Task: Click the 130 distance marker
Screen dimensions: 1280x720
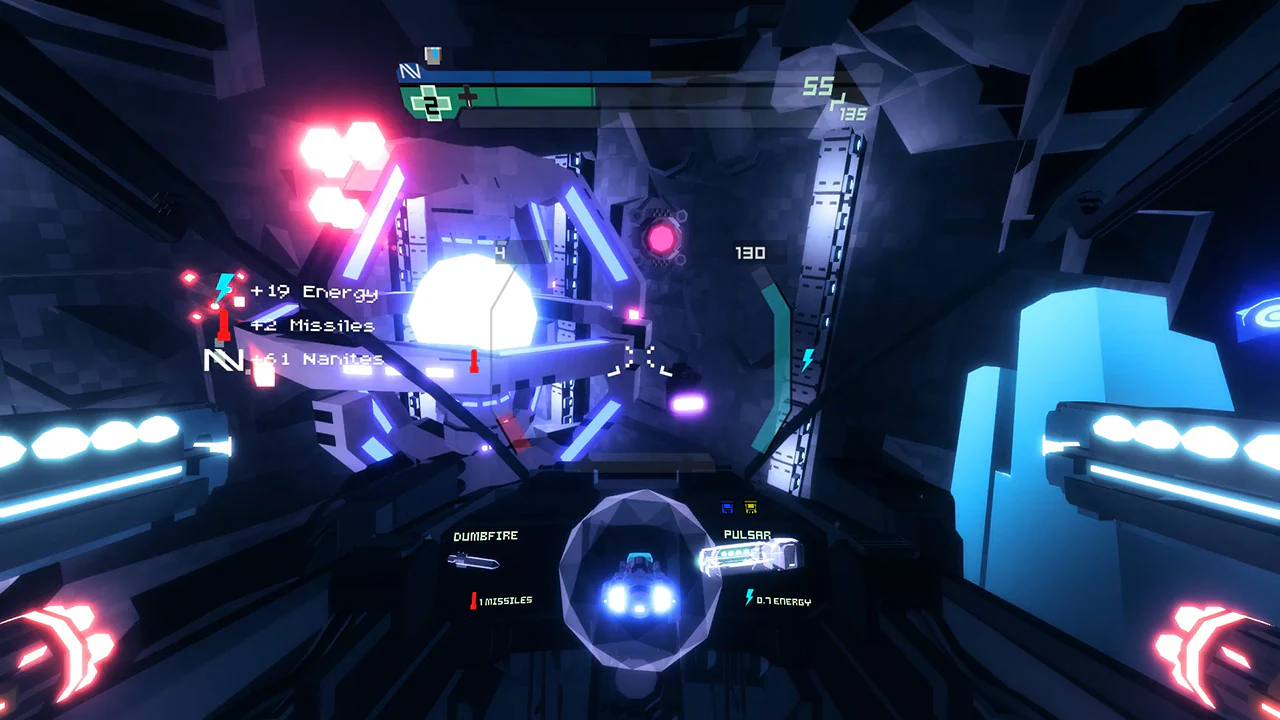Action: (751, 253)
